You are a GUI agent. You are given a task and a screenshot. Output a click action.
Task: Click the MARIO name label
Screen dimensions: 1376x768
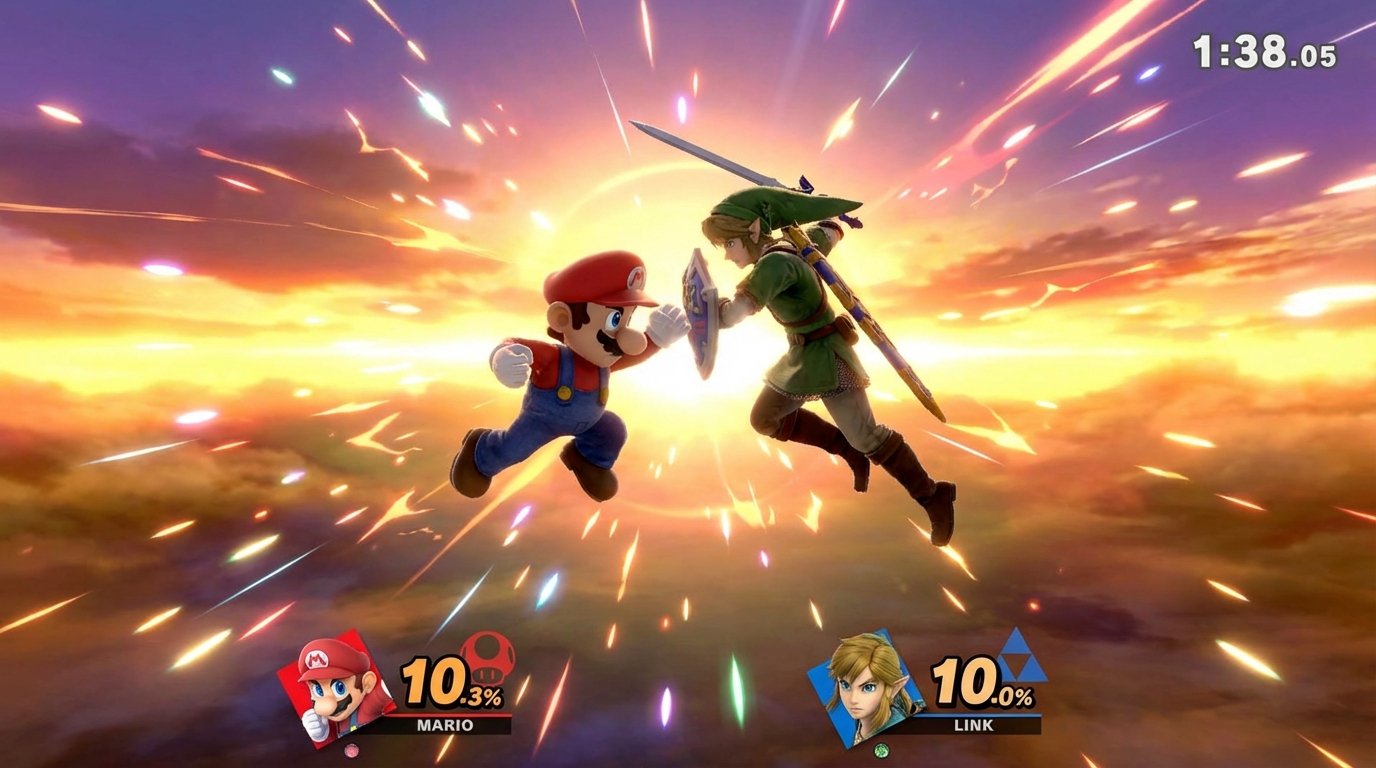coord(444,725)
